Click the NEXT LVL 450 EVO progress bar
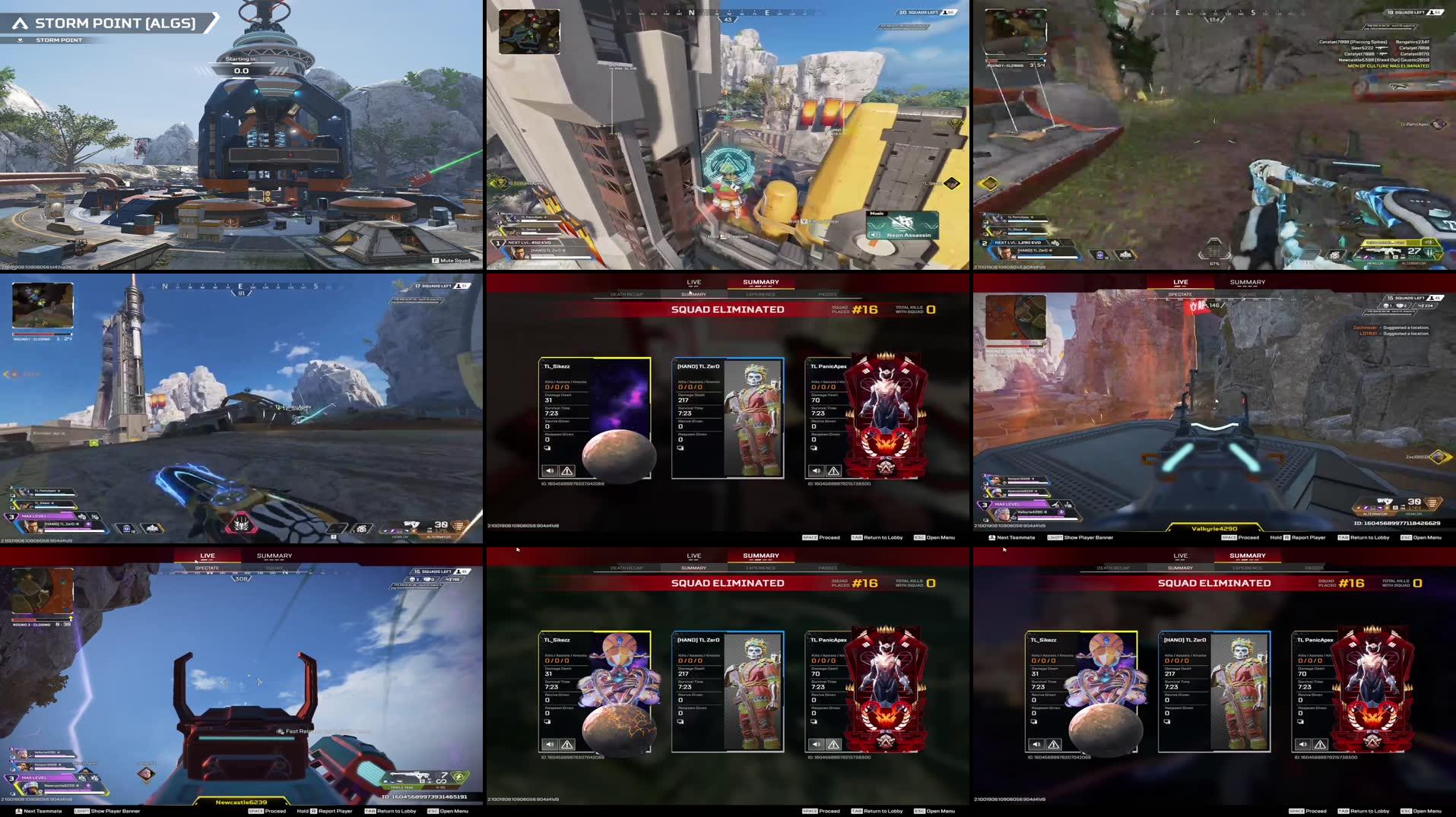The image size is (1456, 817). click(533, 242)
